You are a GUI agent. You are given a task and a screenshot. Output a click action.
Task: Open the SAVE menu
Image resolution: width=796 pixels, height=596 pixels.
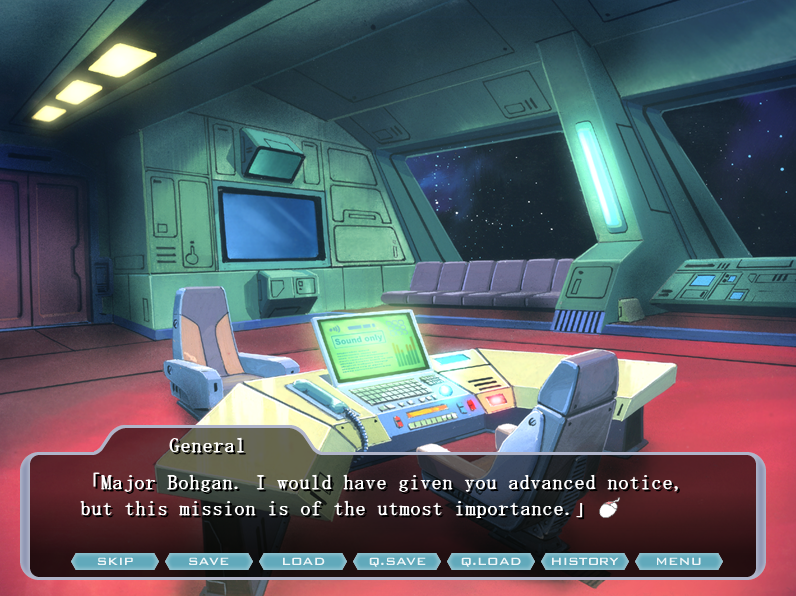coord(209,561)
